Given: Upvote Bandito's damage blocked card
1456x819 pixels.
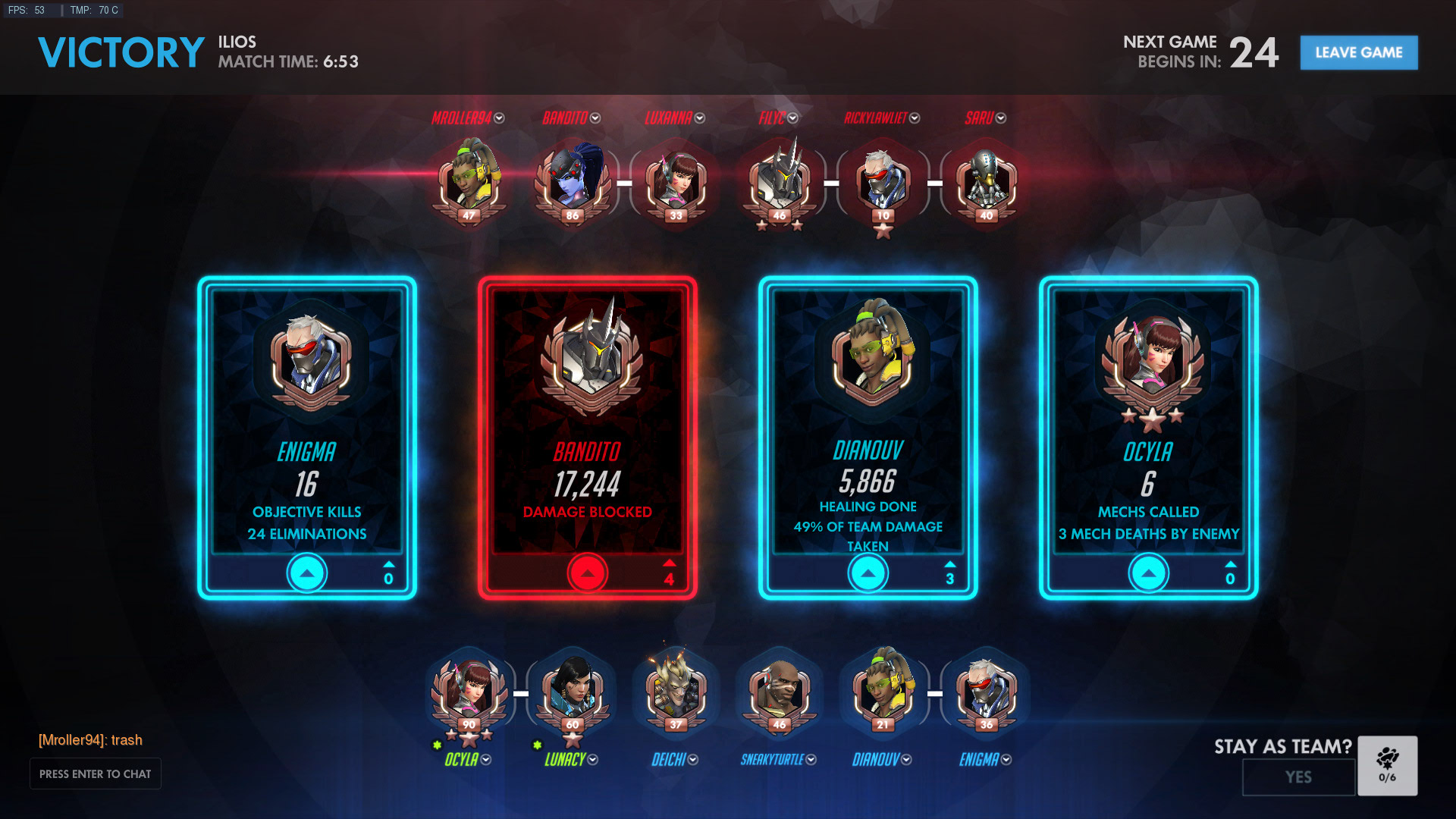Looking at the screenshot, I should point(587,573).
